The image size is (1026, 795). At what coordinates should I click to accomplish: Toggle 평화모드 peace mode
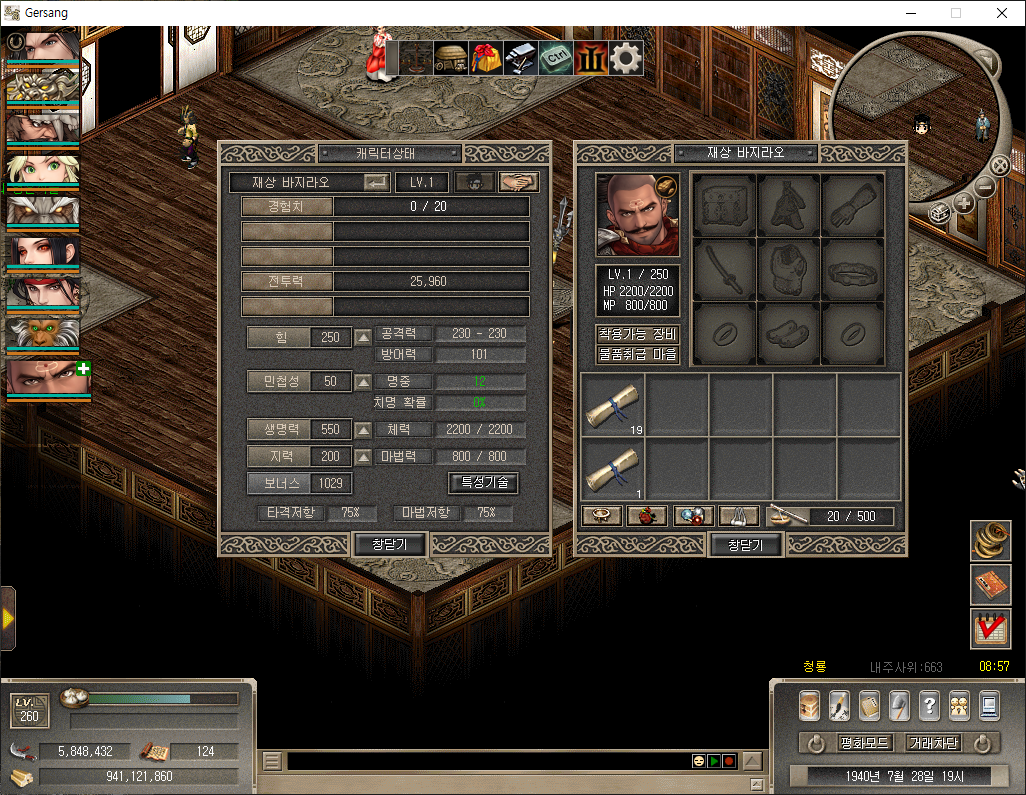pyautogui.click(x=864, y=743)
